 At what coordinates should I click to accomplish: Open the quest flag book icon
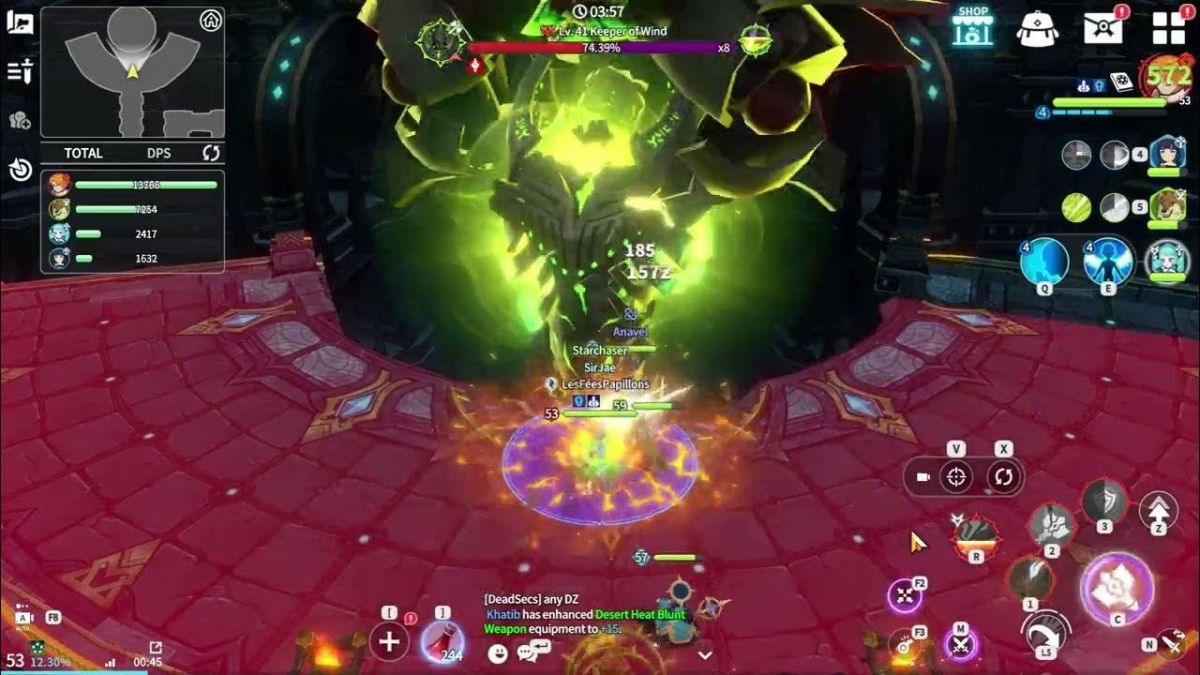tap(20, 22)
